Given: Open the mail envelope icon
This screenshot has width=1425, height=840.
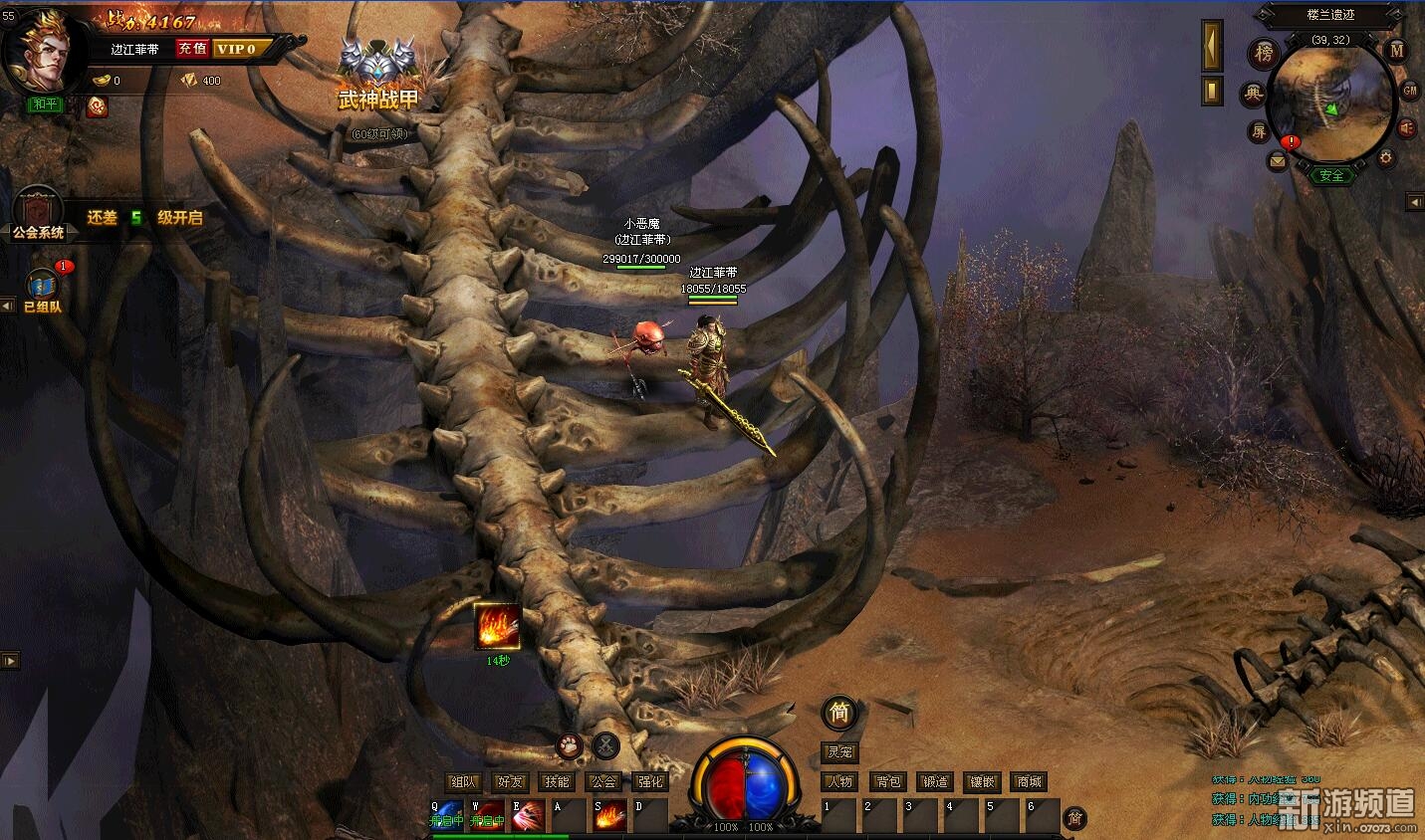Looking at the screenshot, I should [1277, 160].
